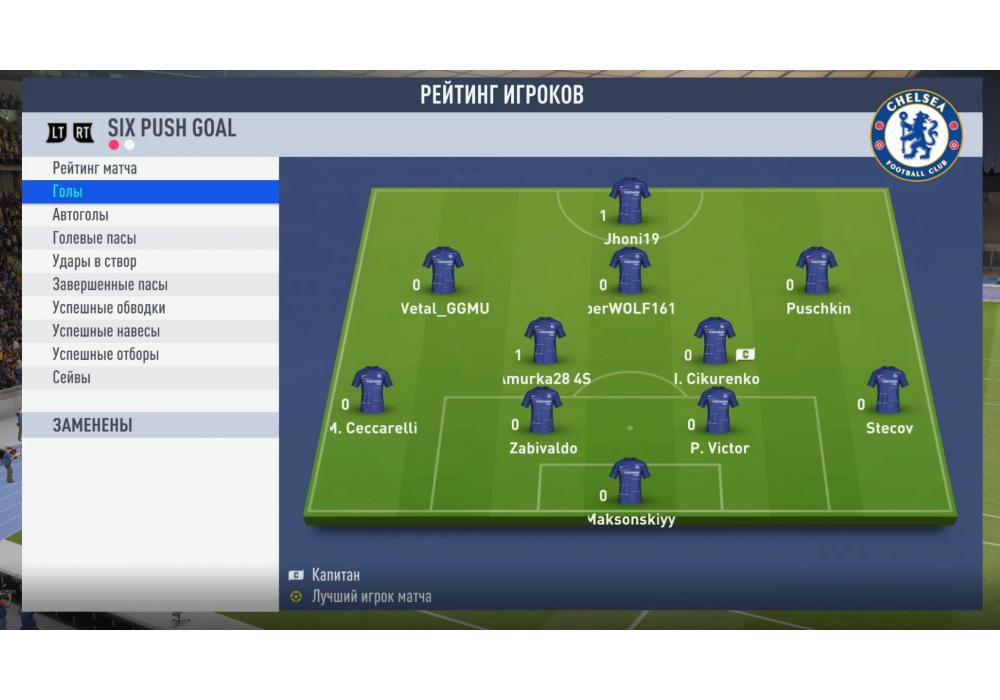Select goalkeeper Maksonskiyy's shirt
Image resolution: width=1000 pixels, height=700 pixels.
point(630,482)
